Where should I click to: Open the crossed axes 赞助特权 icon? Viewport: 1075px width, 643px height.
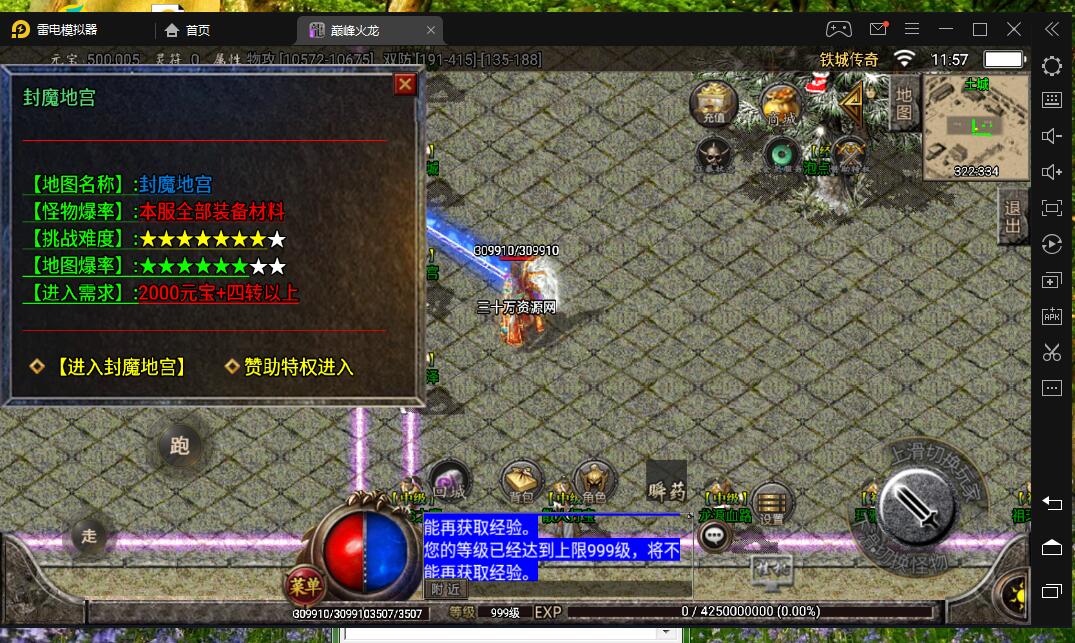click(848, 155)
